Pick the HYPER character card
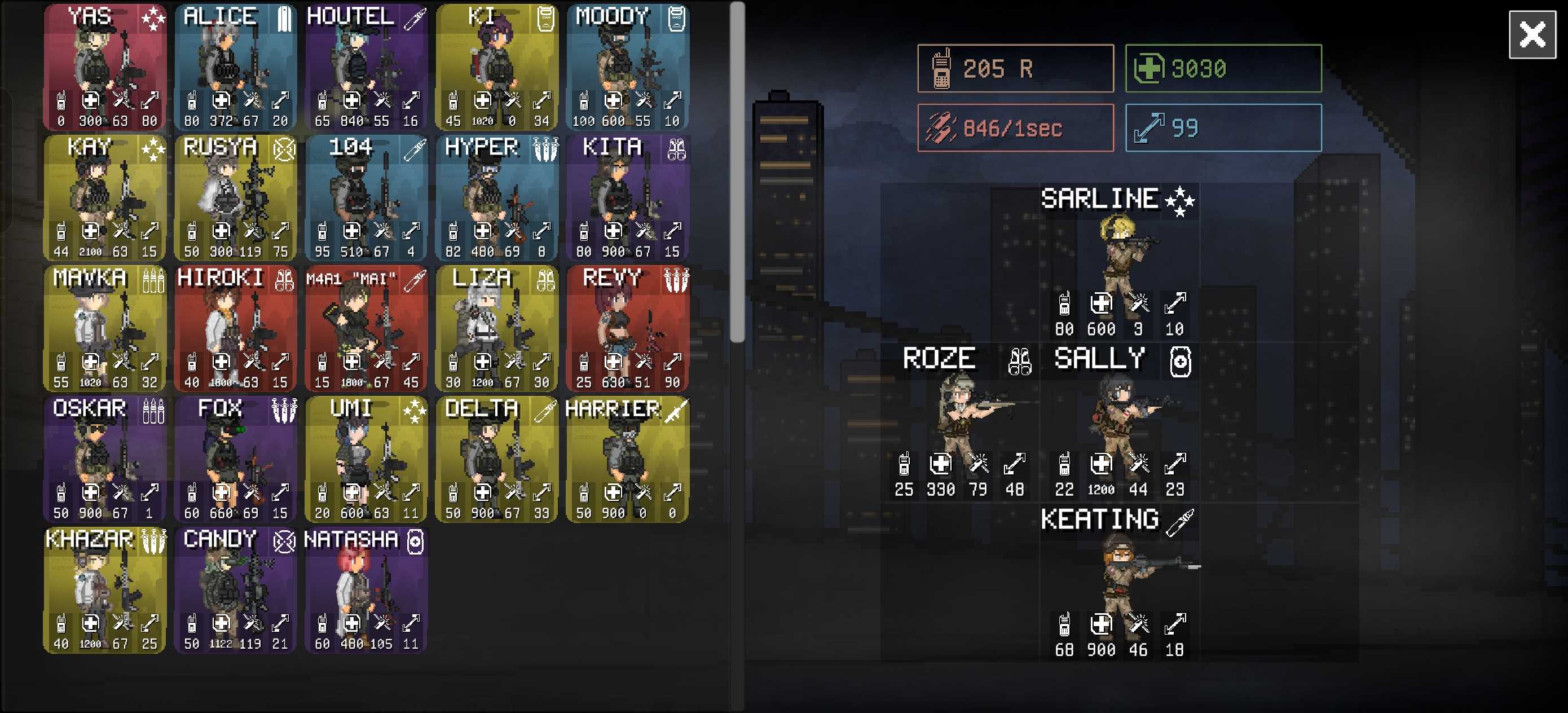This screenshot has width=1568, height=713. click(497, 198)
